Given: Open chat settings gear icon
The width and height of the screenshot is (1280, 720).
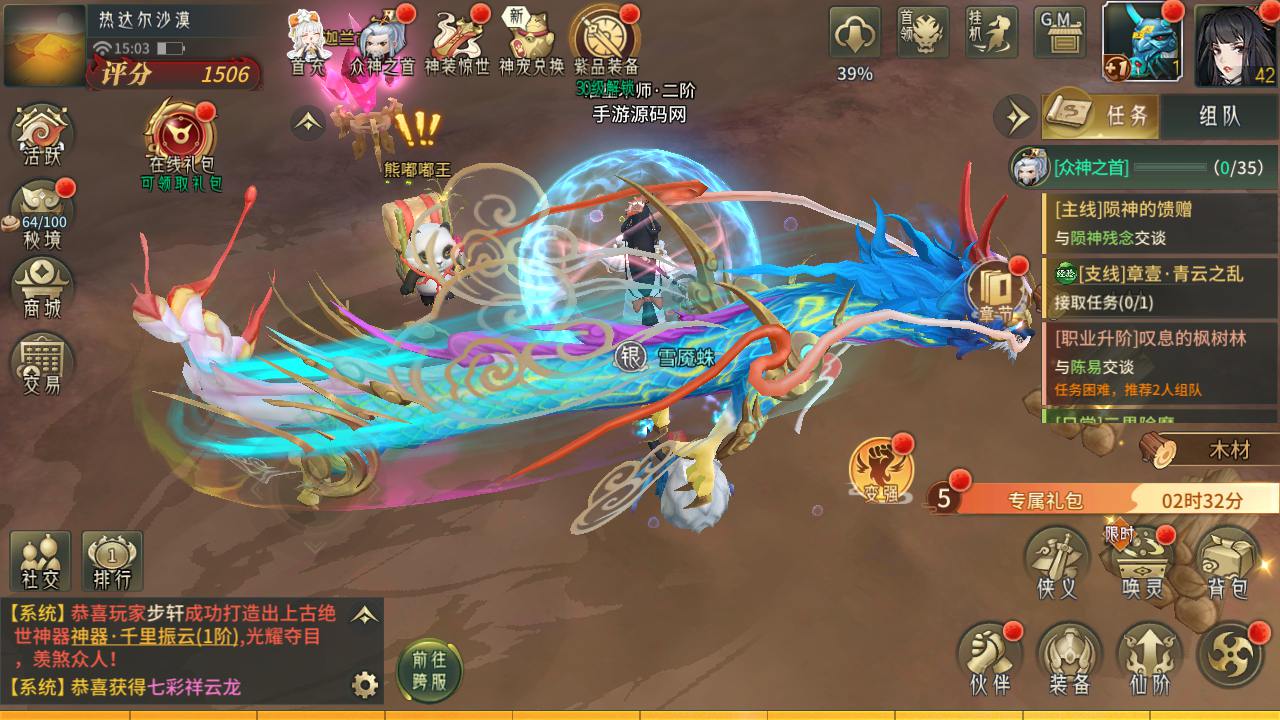Looking at the screenshot, I should coord(365,685).
